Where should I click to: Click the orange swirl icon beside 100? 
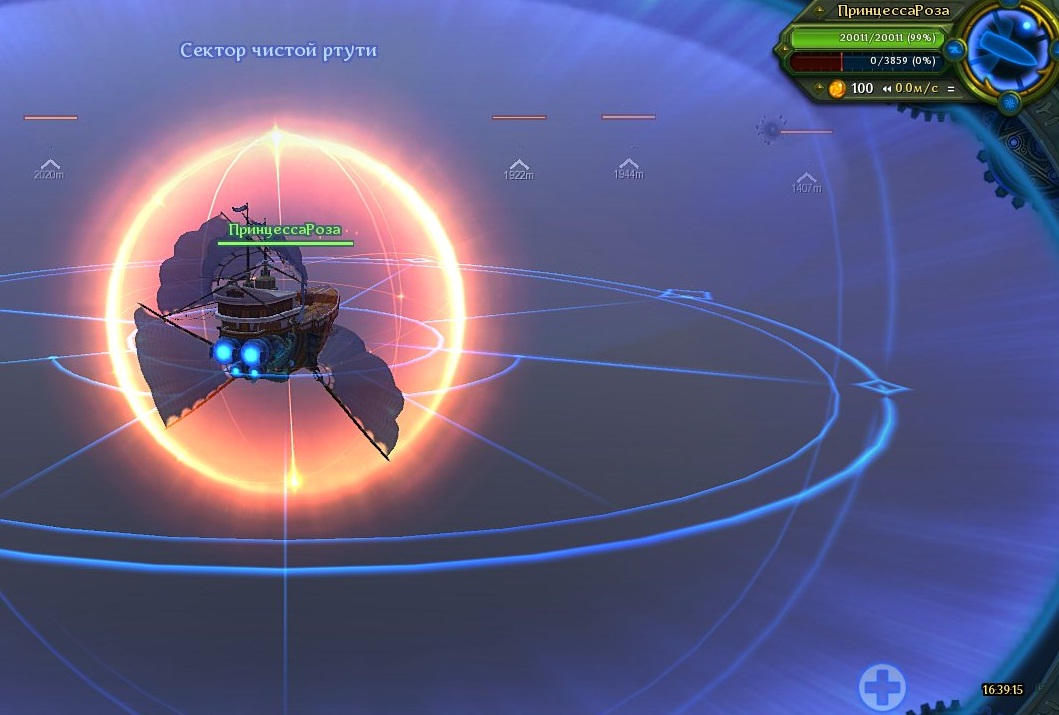click(837, 88)
